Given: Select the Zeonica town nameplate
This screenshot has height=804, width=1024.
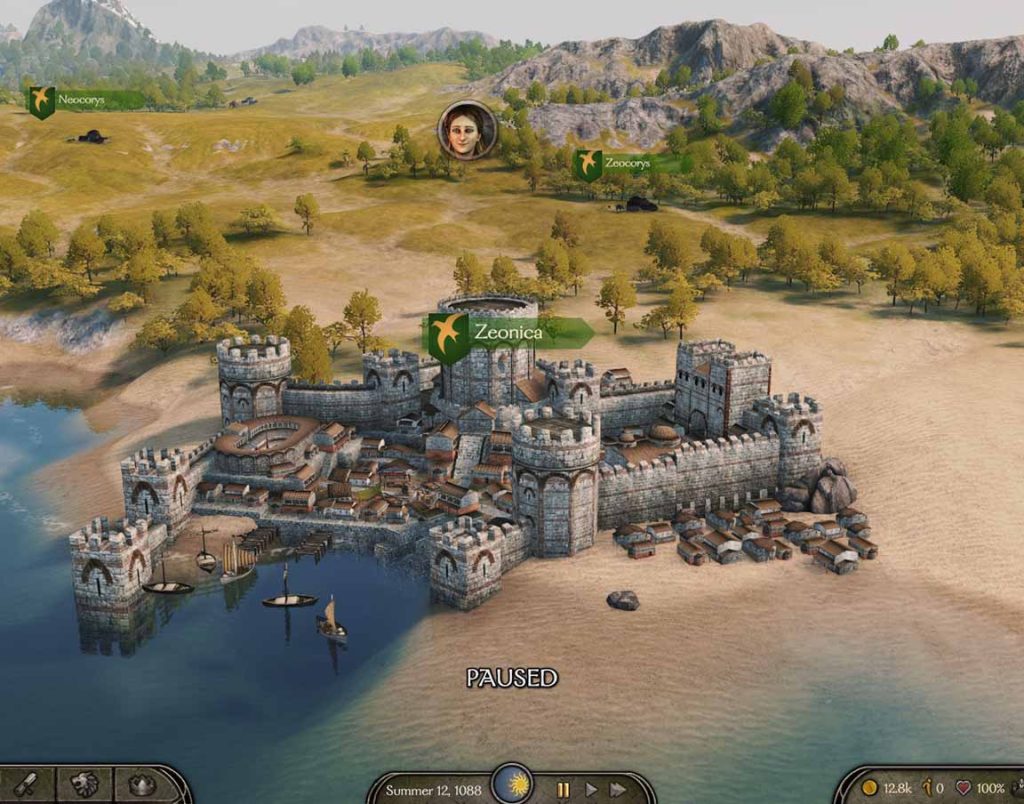Looking at the screenshot, I should pos(508,333).
